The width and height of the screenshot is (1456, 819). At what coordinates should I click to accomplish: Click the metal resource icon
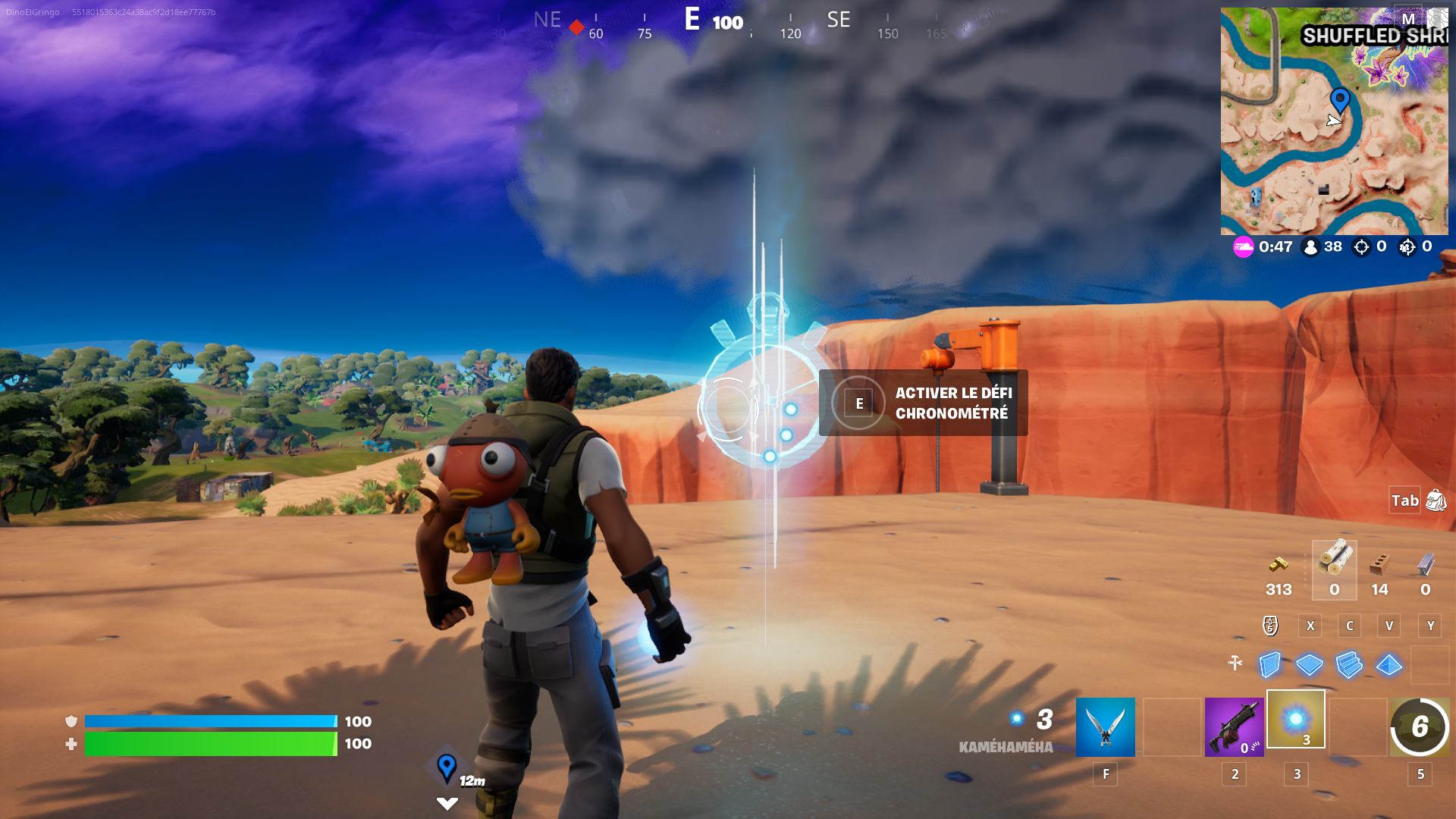(1423, 566)
